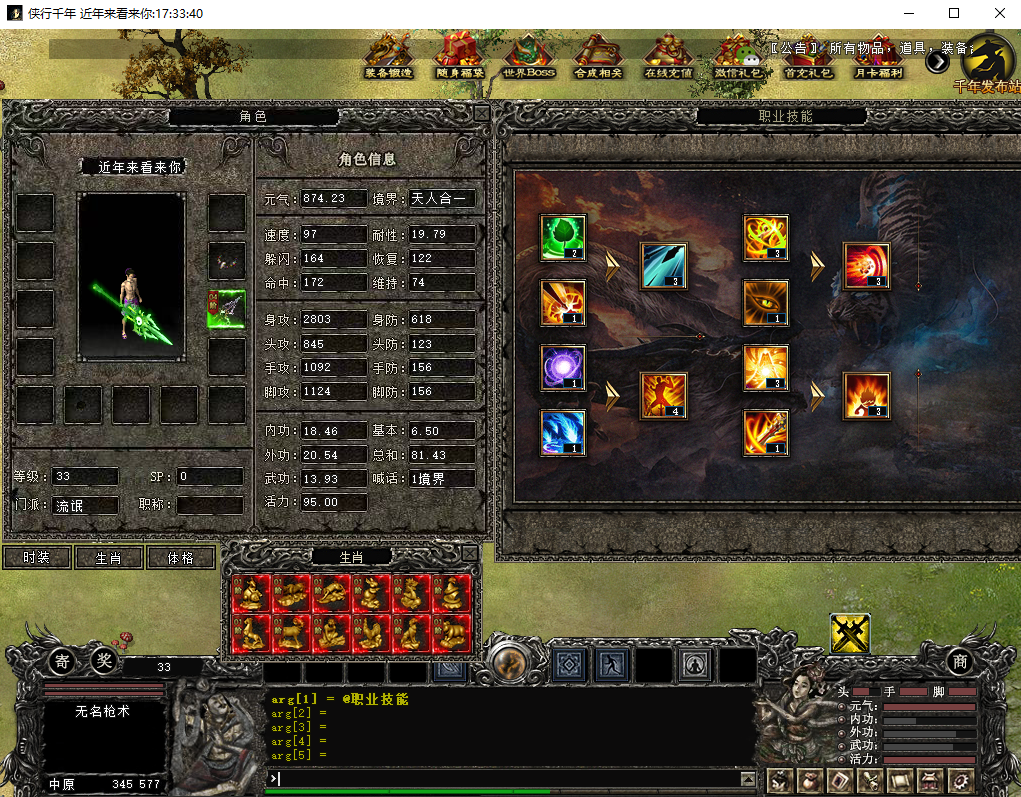Select the purple orb skill icon

point(563,367)
